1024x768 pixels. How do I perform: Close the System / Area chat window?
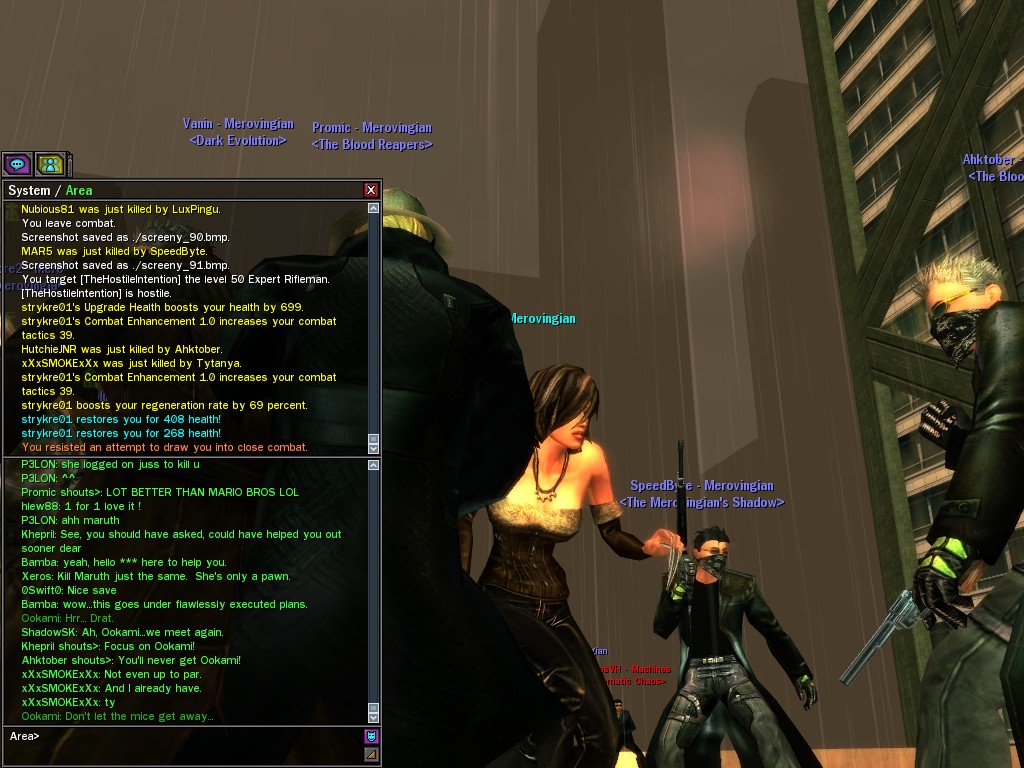coord(371,190)
